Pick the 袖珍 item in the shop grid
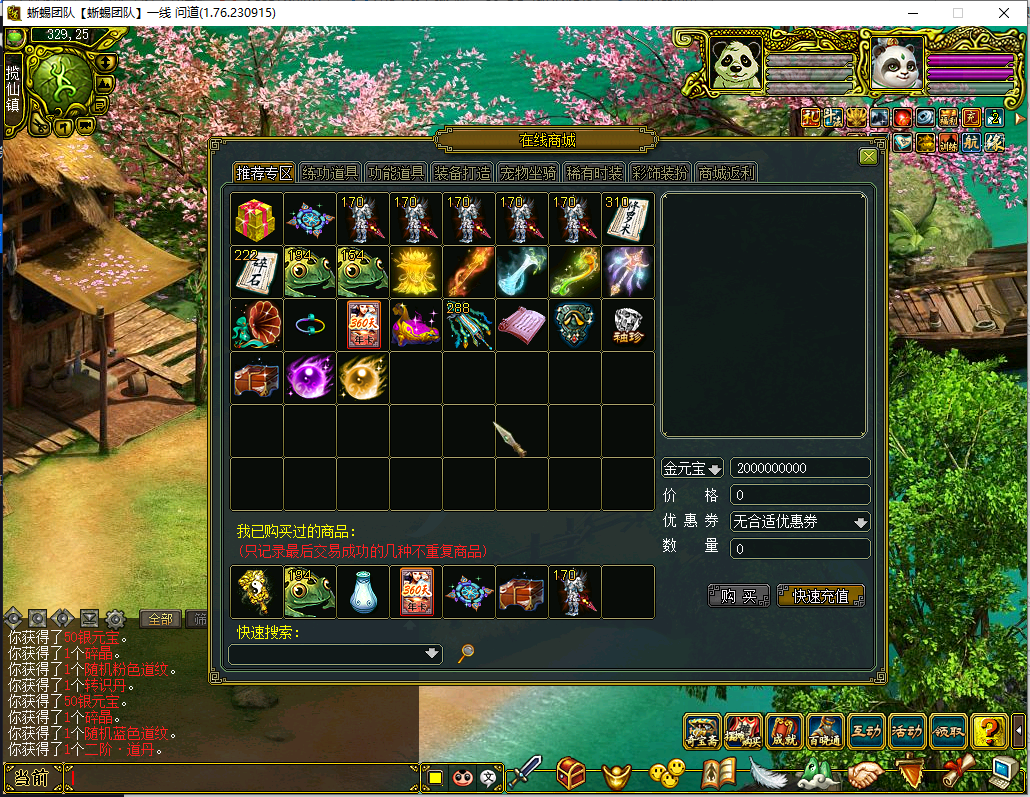Image resolution: width=1030 pixels, height=797 pixels. (628, 325)
